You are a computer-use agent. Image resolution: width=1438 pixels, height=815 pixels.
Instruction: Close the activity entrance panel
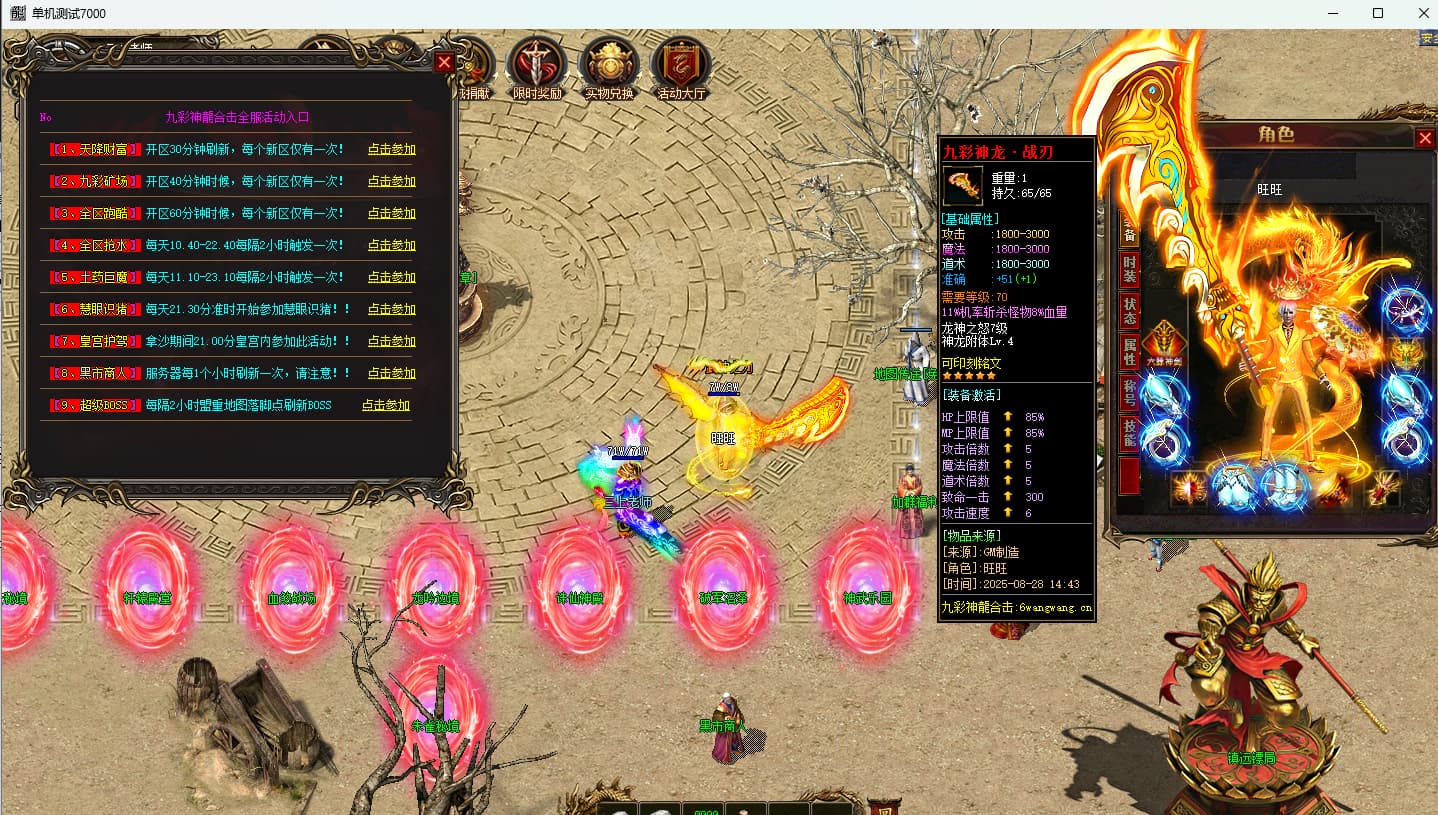(445, 62)
